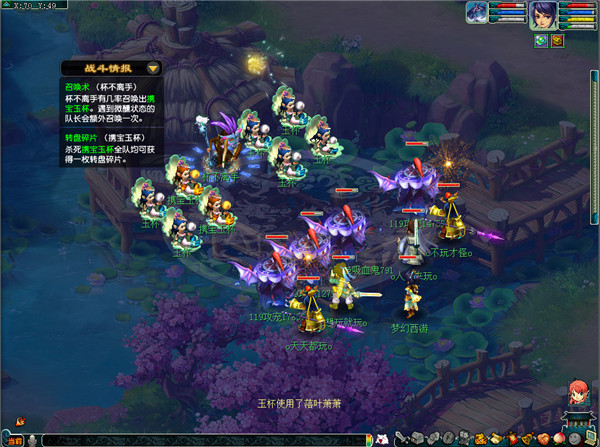Open the sword attack icon on toolbar

402,440
